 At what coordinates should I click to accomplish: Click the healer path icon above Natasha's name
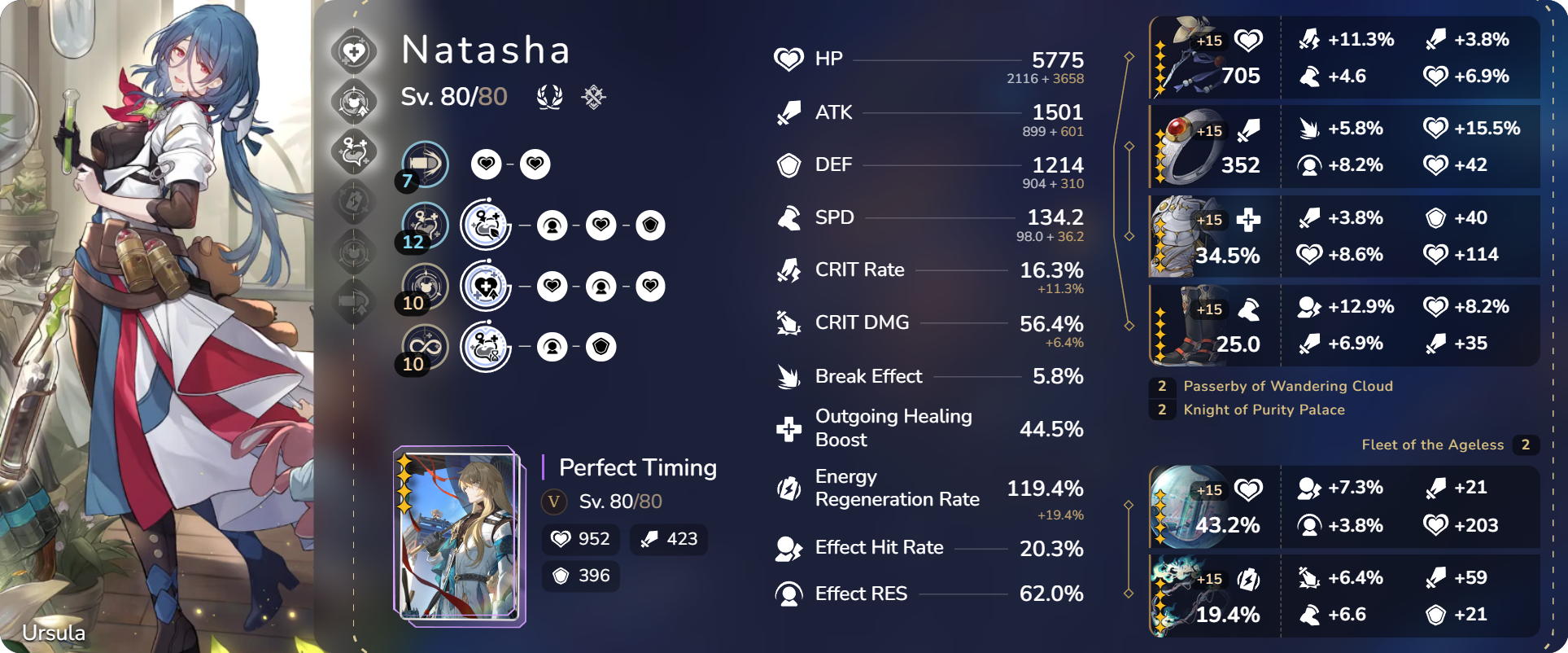click(354, 50)
